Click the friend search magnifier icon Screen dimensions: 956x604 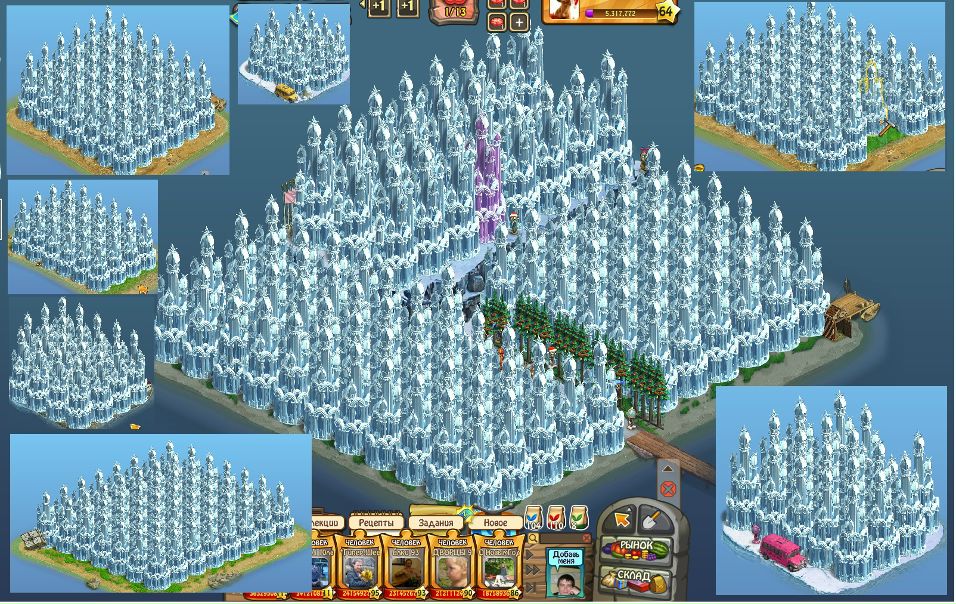point(533,540)
